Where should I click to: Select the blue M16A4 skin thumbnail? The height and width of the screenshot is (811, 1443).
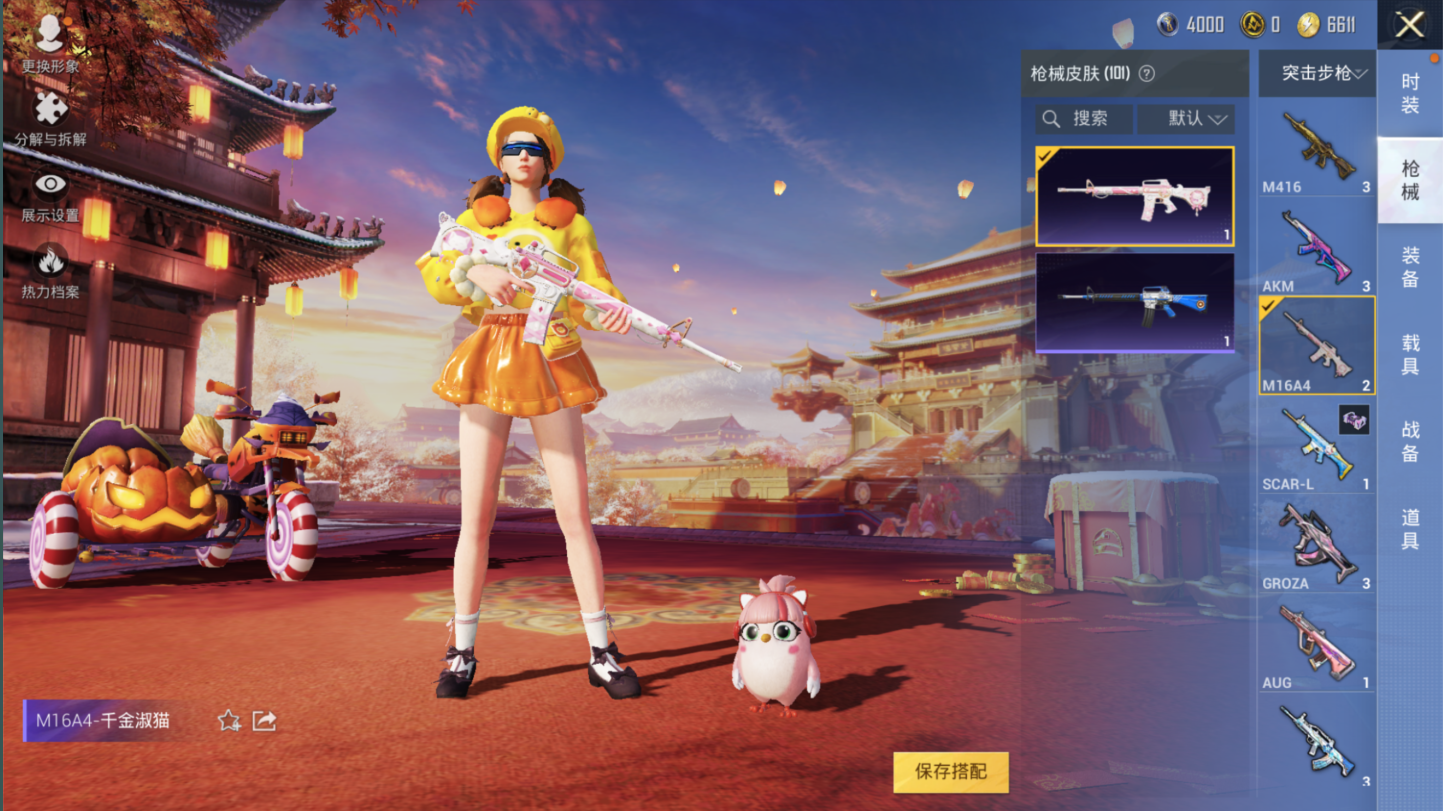pos(1134,302)
